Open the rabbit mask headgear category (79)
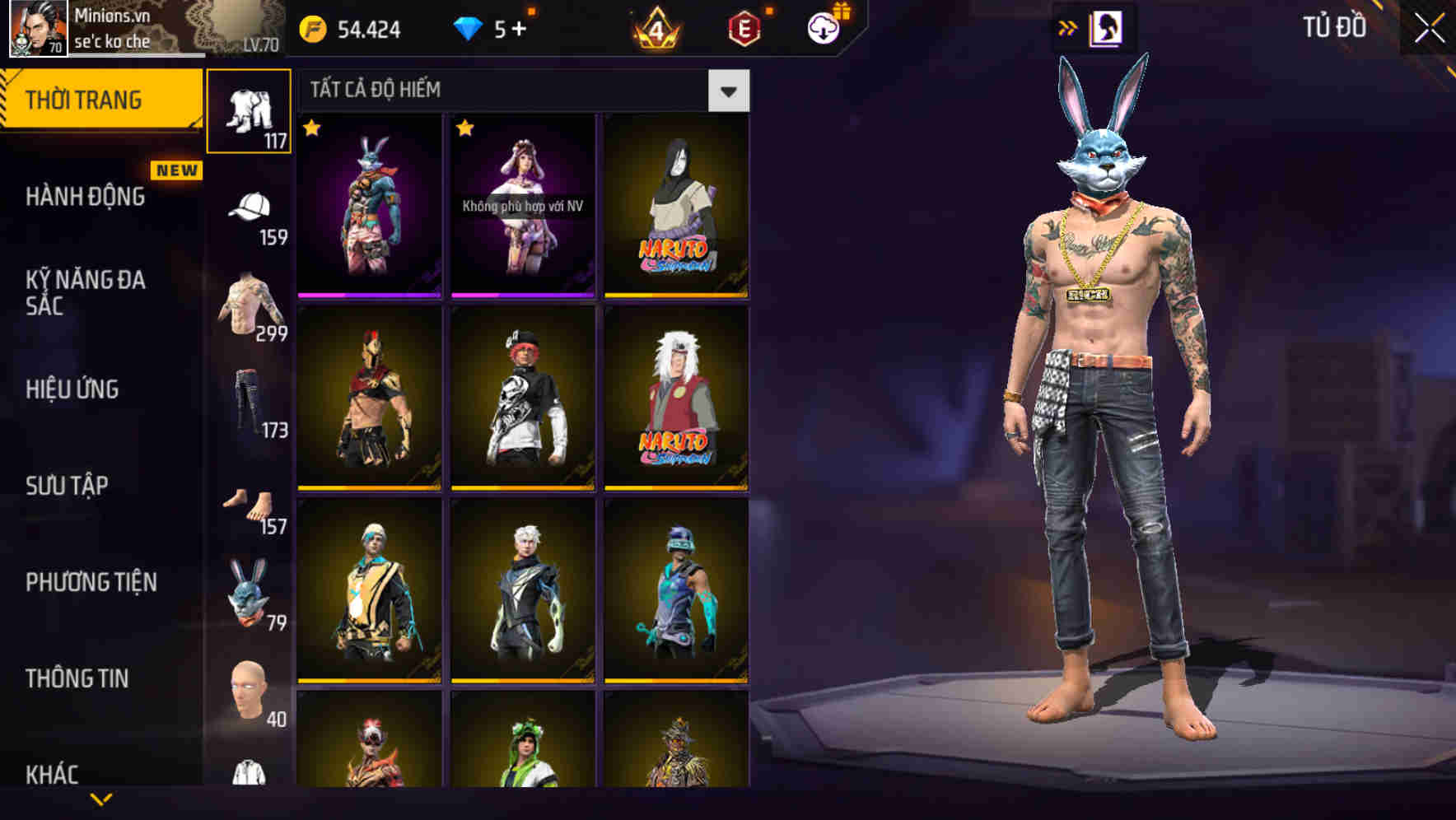This screenshot has width=1456, height=820. click(250, 597)
